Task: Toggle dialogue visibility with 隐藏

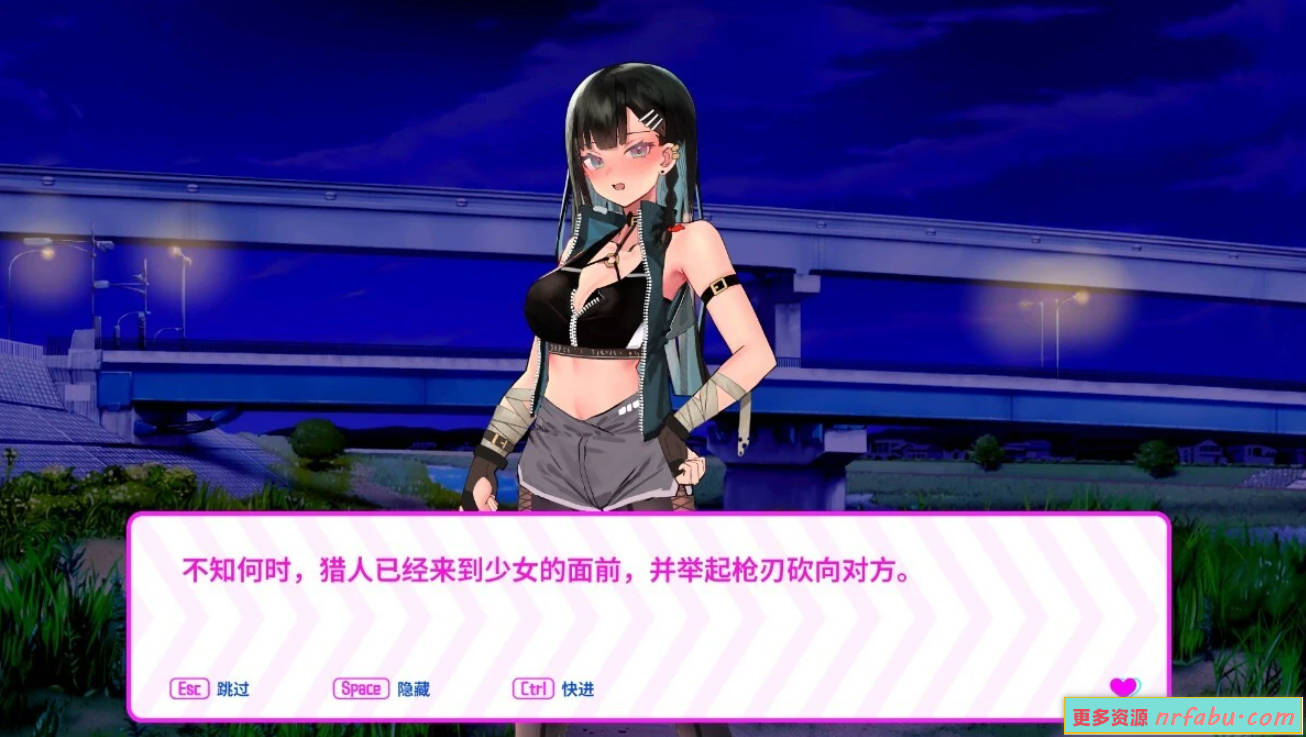Action: [413, 688]
